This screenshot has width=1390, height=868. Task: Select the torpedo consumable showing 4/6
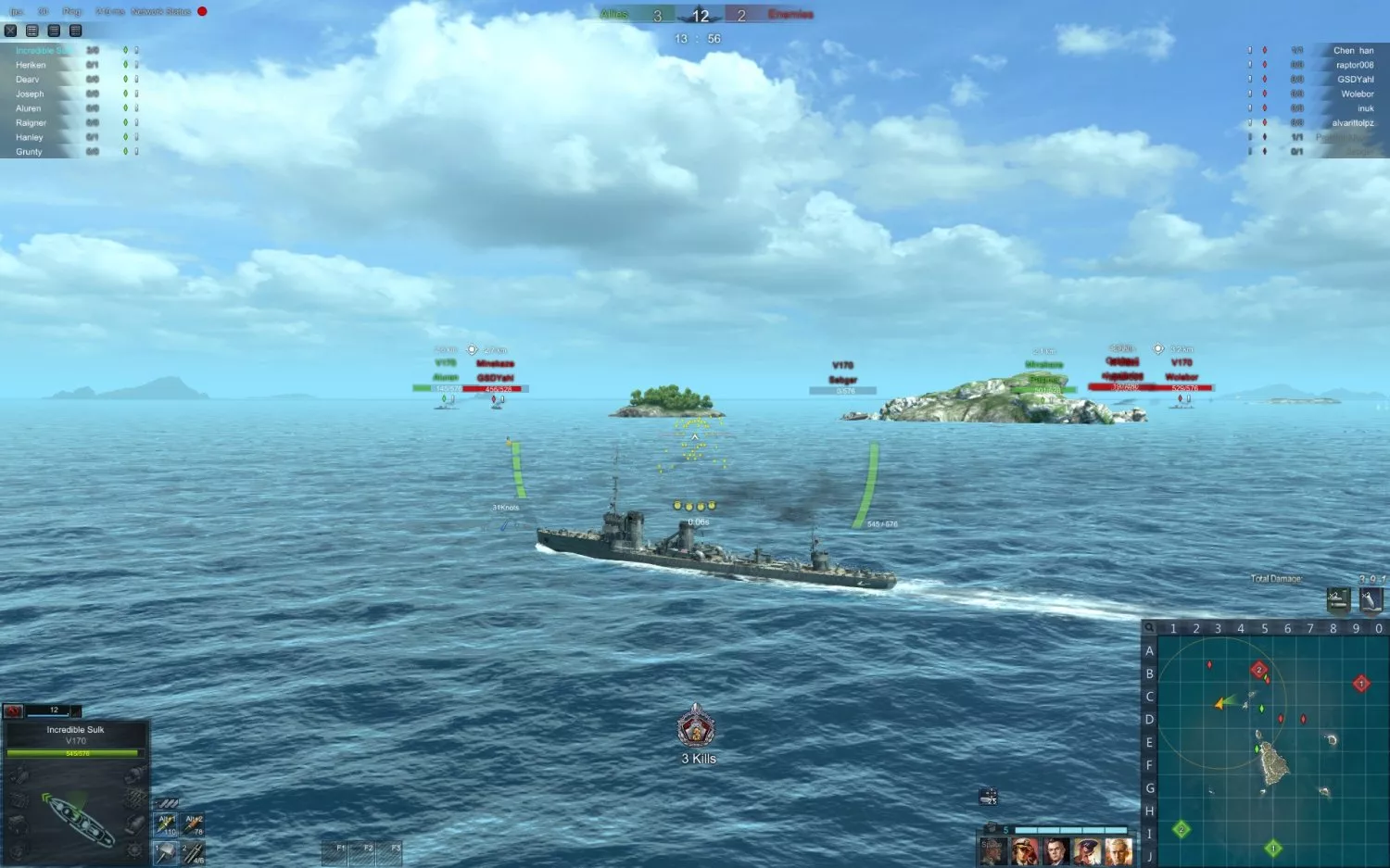pos(192,853)
